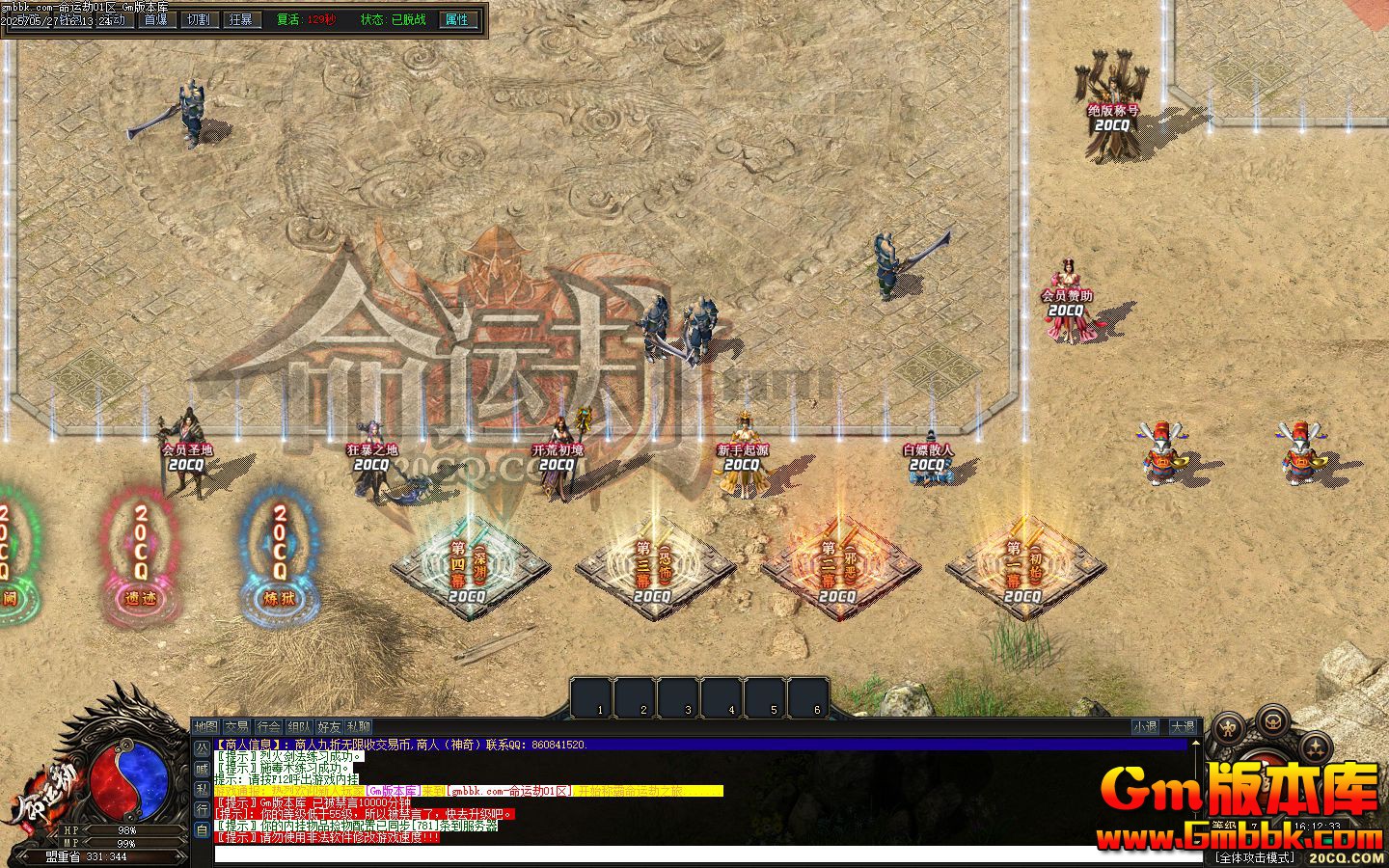Viewport: 1389px width, 868px height.
Task: Click the chat text input field
Action: [675, 854]
